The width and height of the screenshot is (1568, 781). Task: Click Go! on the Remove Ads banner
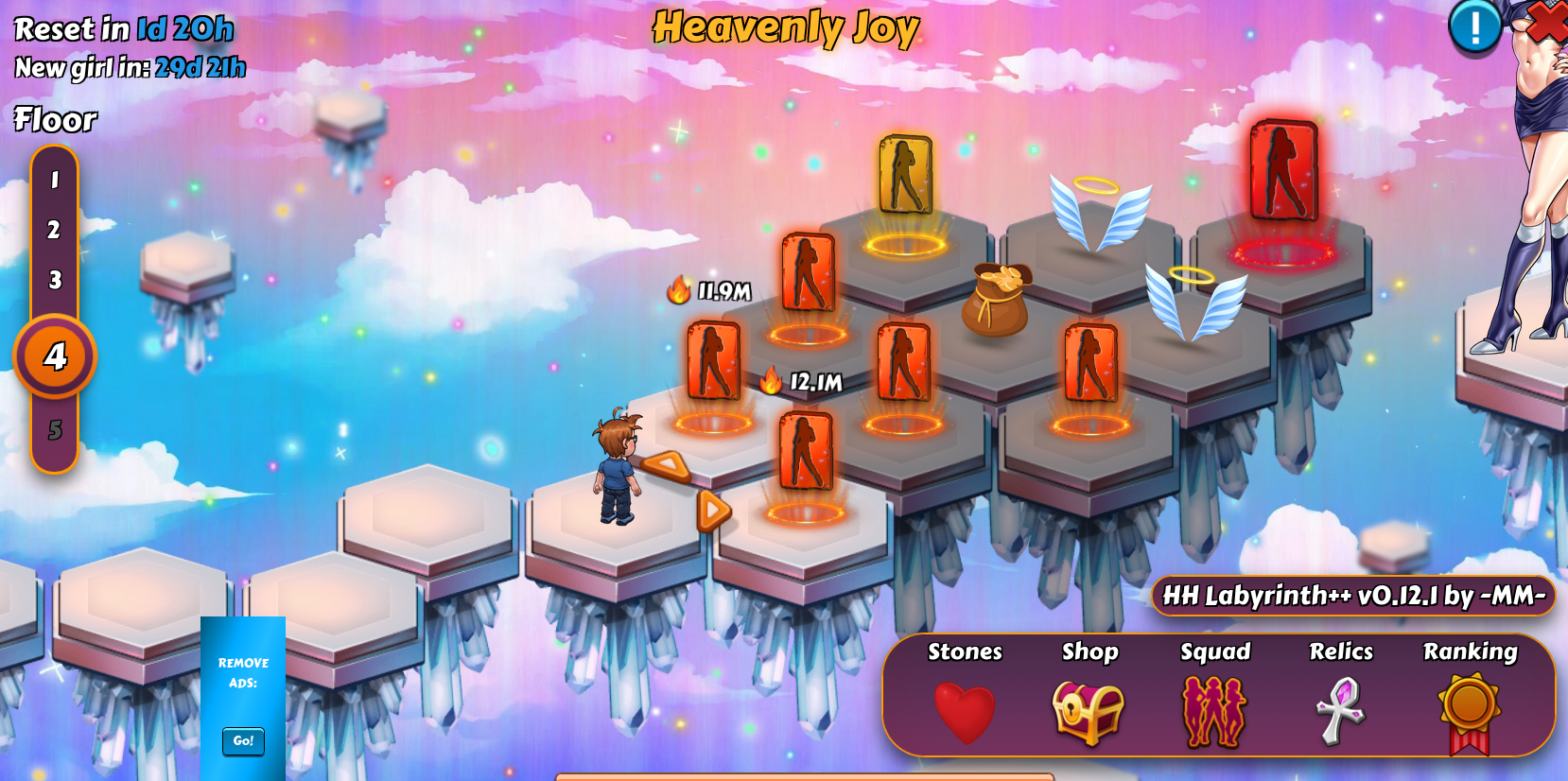coord(243,740)
